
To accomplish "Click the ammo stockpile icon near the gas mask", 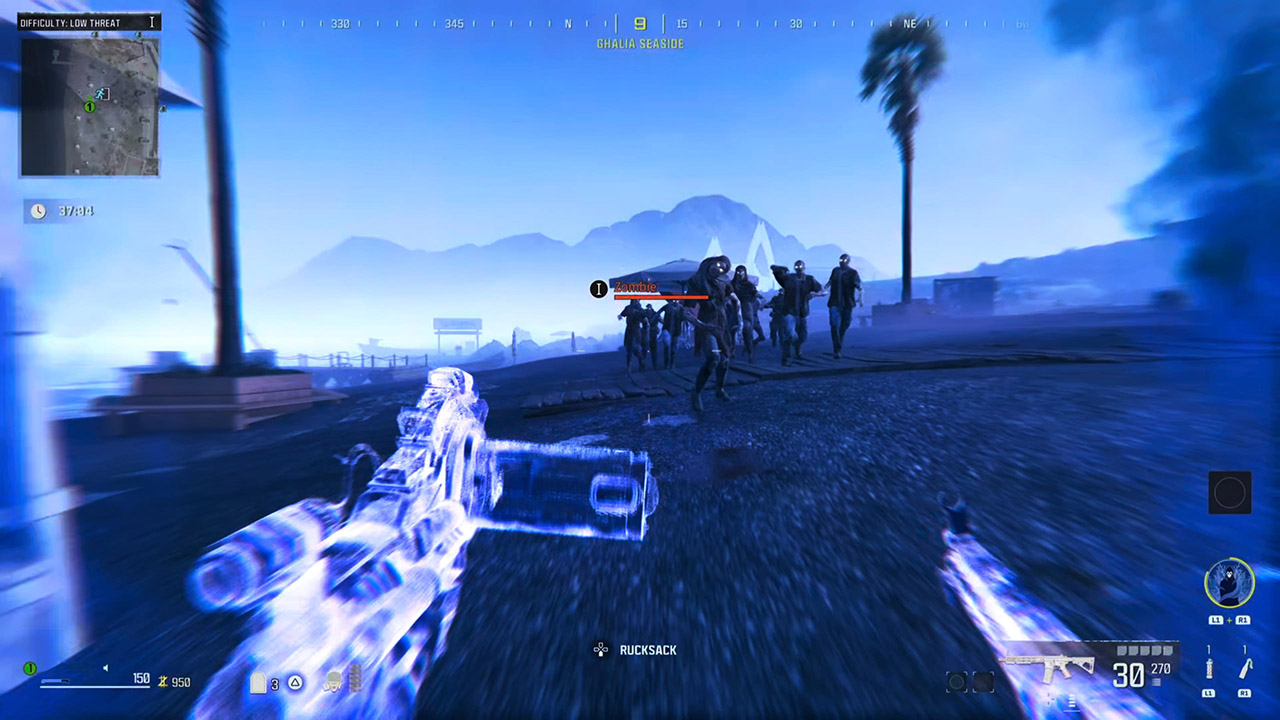I will (x=356, y=678).
